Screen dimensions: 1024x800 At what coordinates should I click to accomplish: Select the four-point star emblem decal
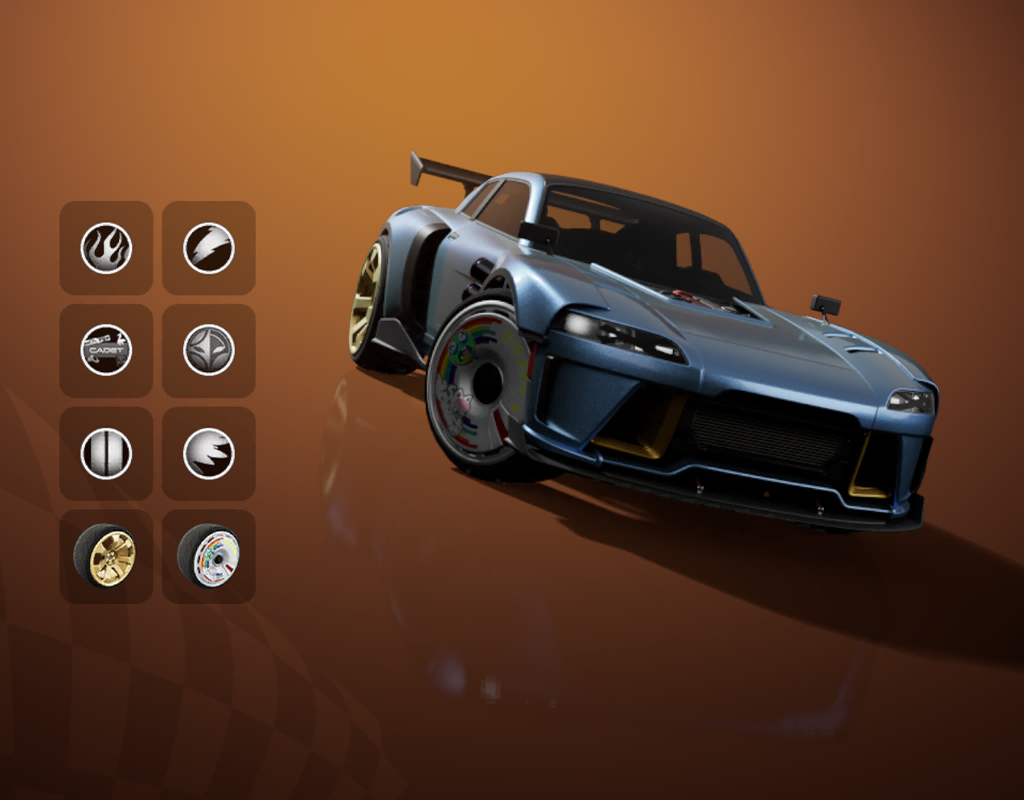pyautogui.click(x=209, y=350)
